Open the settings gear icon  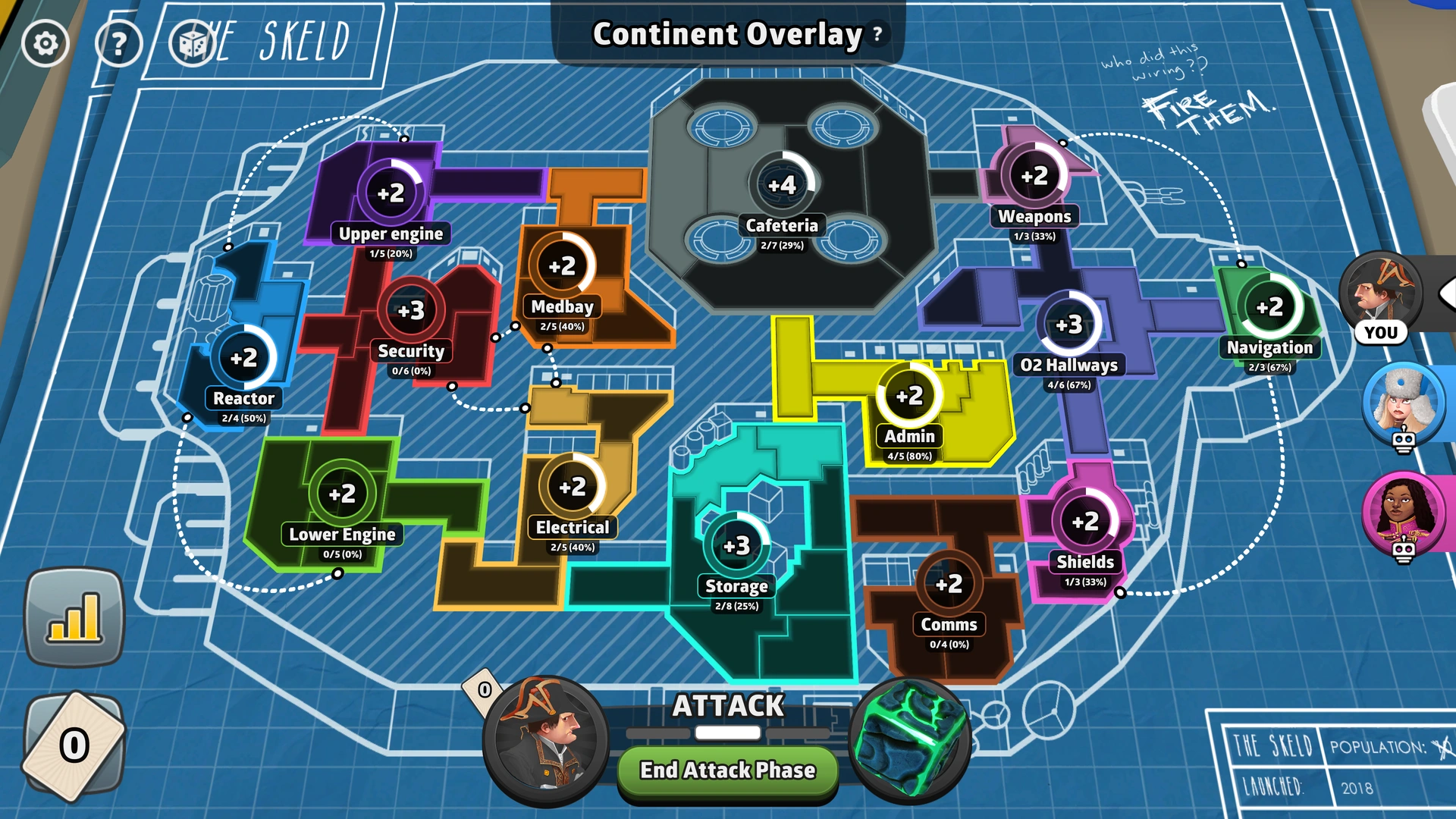pyautogui.click(x=45, y=43)
